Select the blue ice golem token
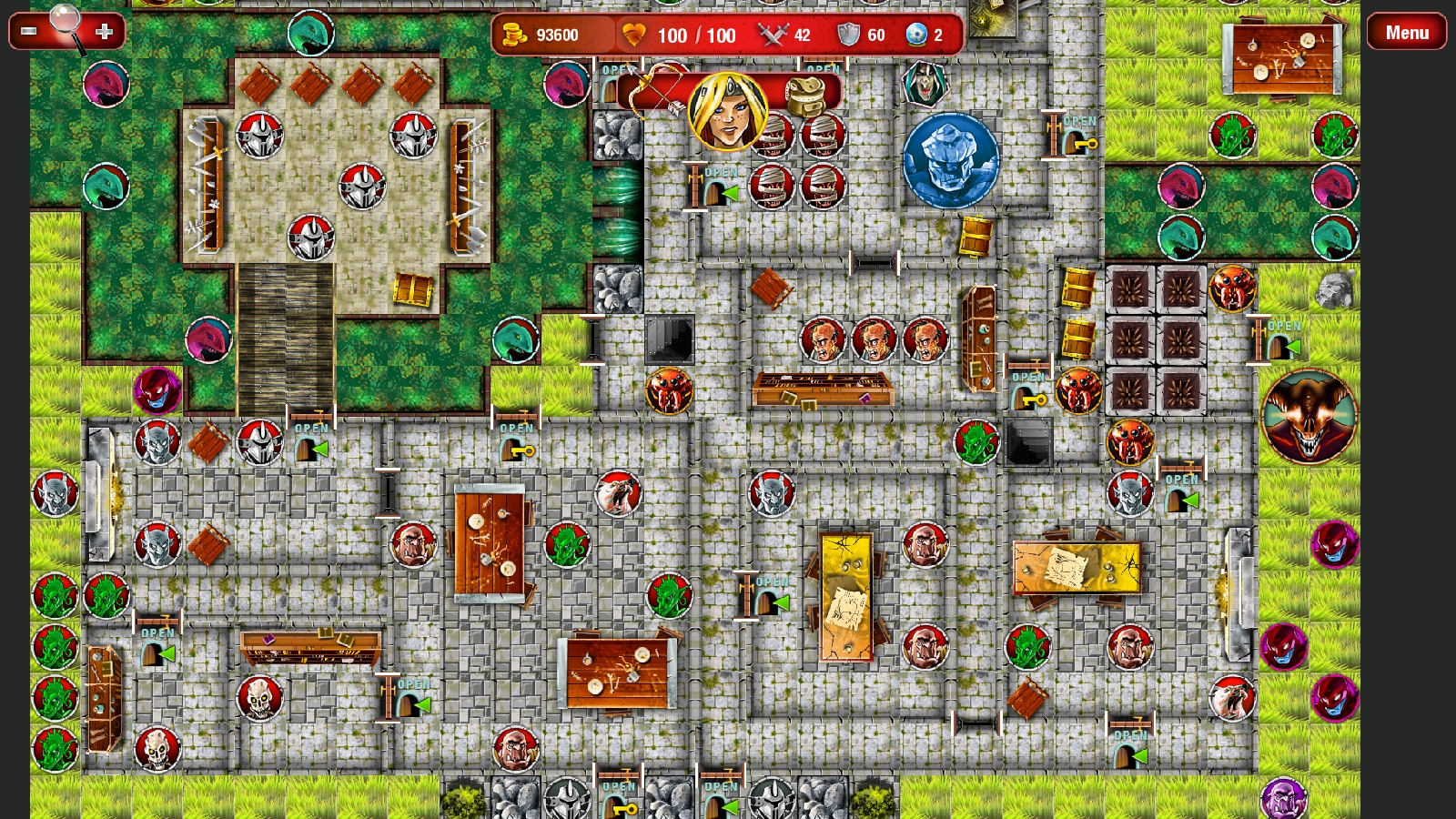Screen dimensions: 1456x819 coord(951,162)
